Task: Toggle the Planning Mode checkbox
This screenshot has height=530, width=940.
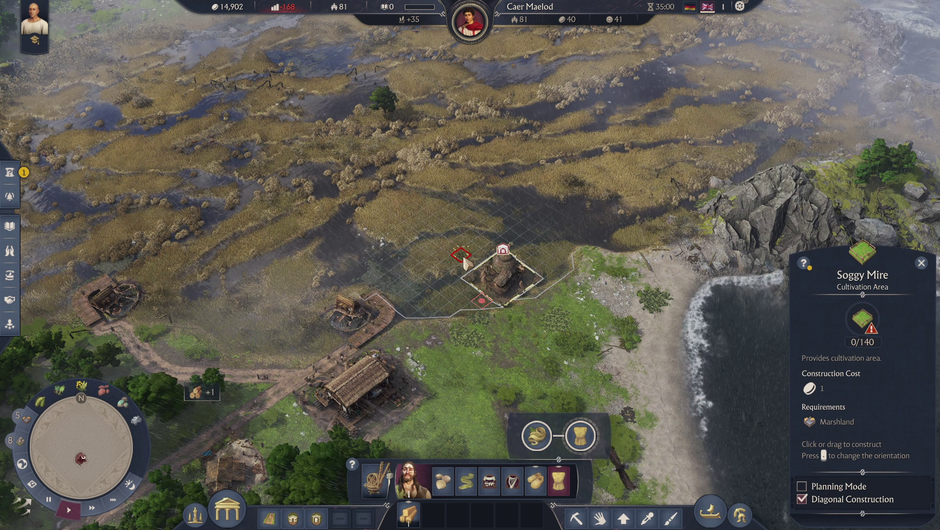Action: 802,486
